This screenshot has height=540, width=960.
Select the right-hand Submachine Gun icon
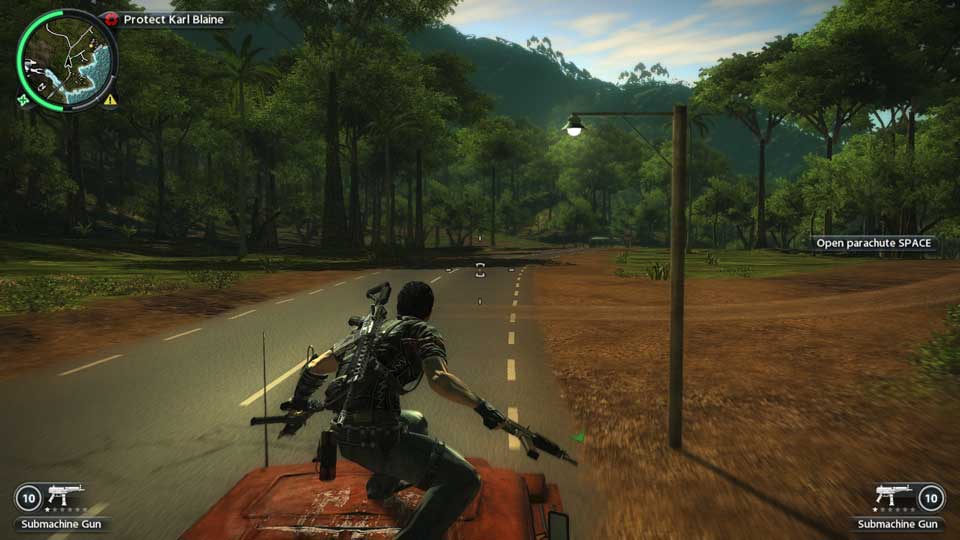891,495
